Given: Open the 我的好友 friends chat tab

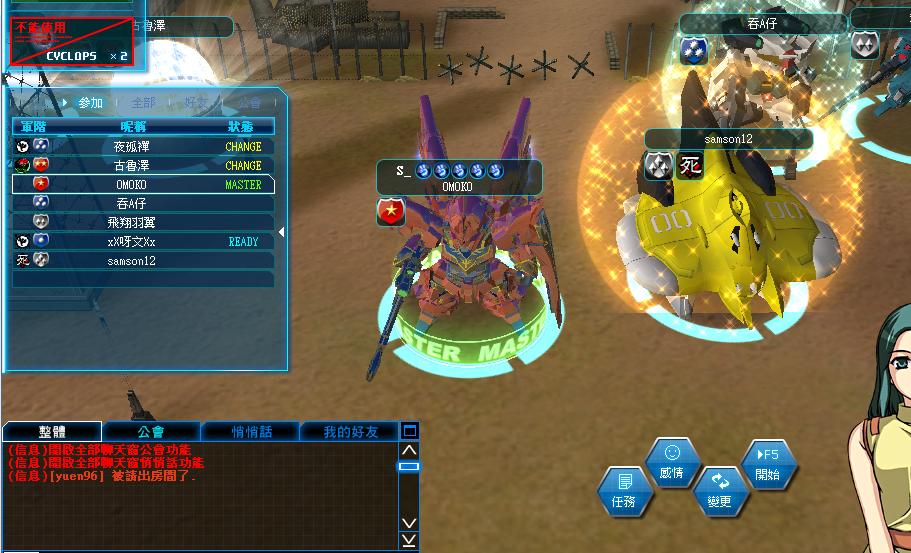Looking at the screenshot, I should (350, 431).
